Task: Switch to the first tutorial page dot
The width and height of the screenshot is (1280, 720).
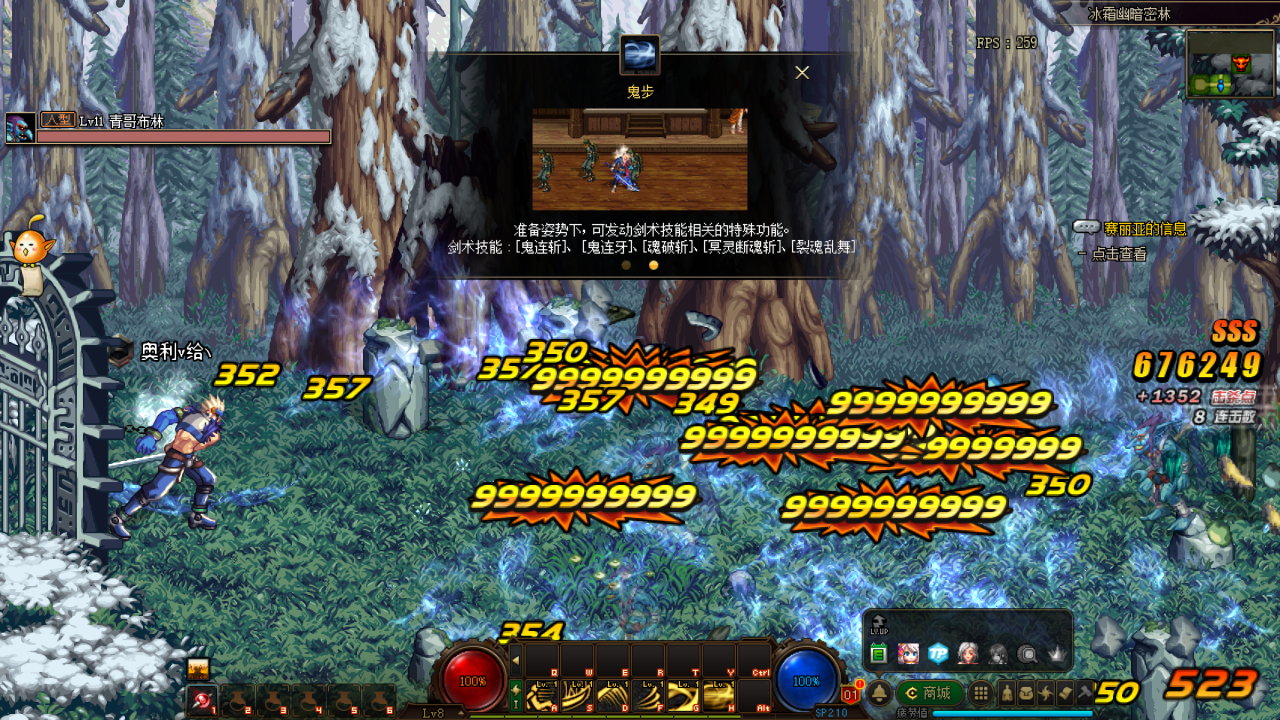Action: 626,265
